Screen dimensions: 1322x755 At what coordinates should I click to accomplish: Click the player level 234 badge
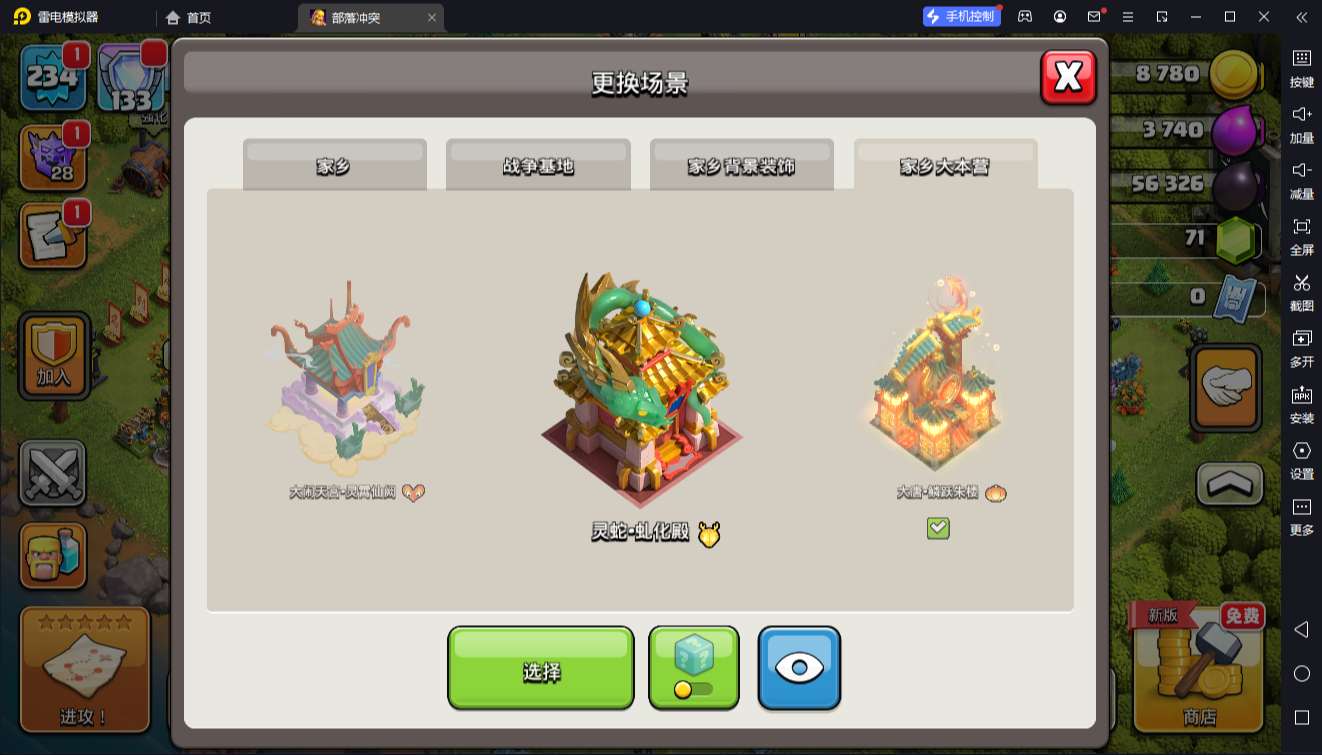[52, 76]
